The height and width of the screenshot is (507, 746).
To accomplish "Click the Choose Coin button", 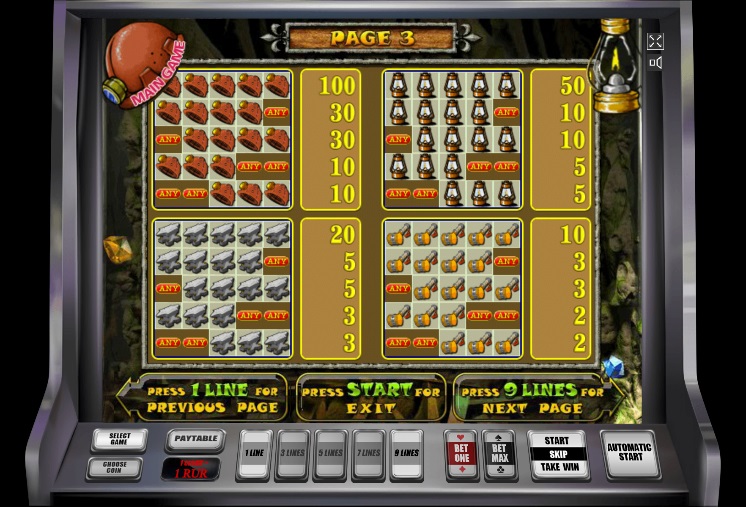I will (x=118, y=467).
